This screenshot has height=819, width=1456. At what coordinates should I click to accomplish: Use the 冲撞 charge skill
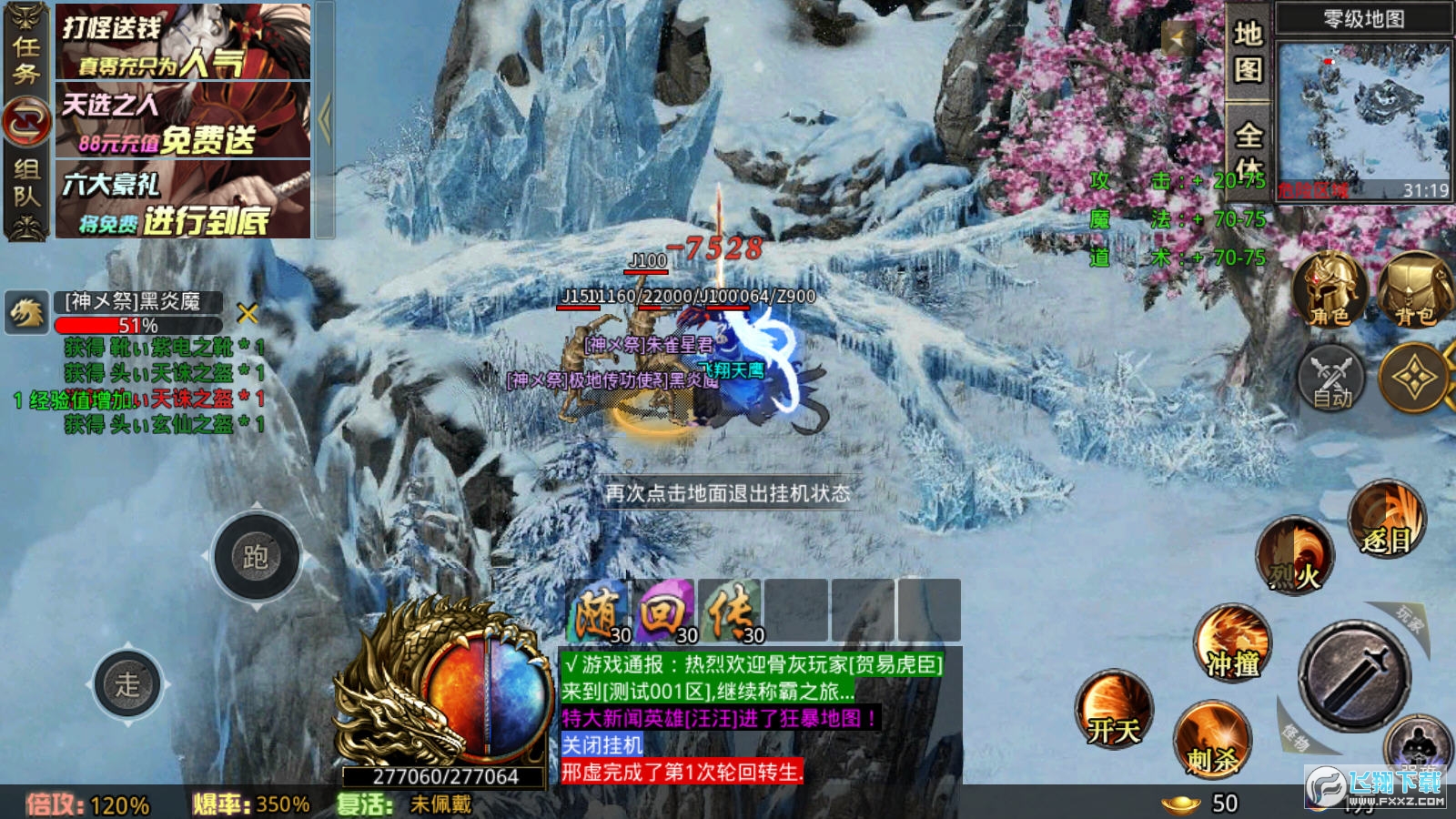pos(1232,643)
